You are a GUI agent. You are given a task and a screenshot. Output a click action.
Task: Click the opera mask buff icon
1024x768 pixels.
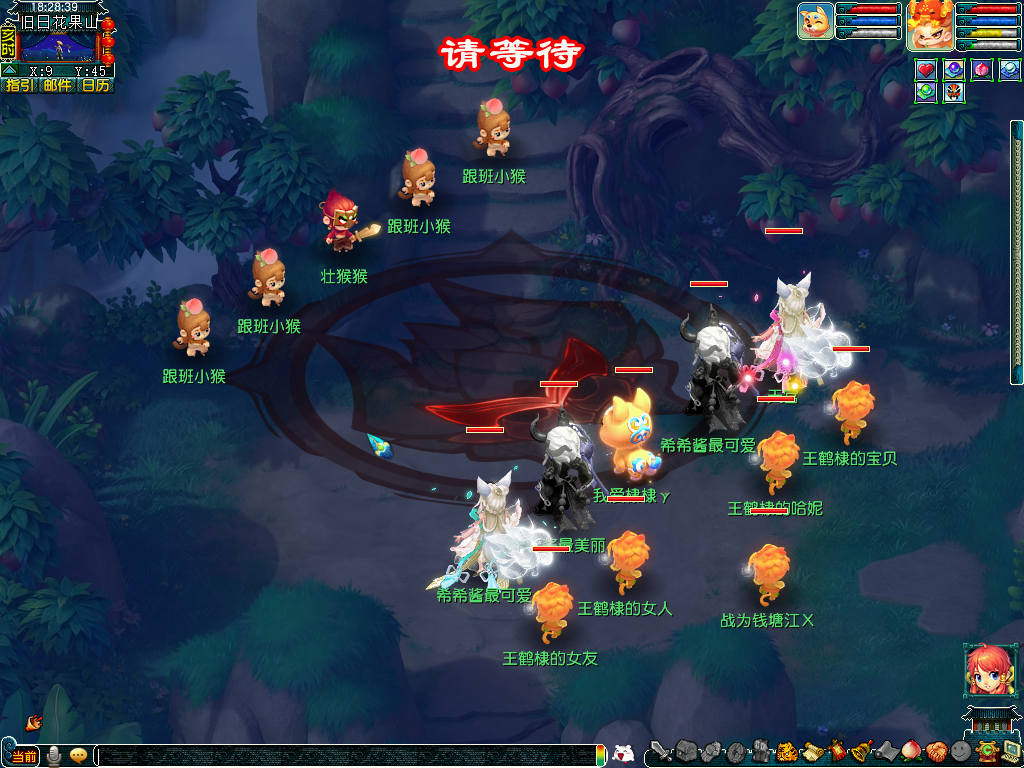coord(954,93)
